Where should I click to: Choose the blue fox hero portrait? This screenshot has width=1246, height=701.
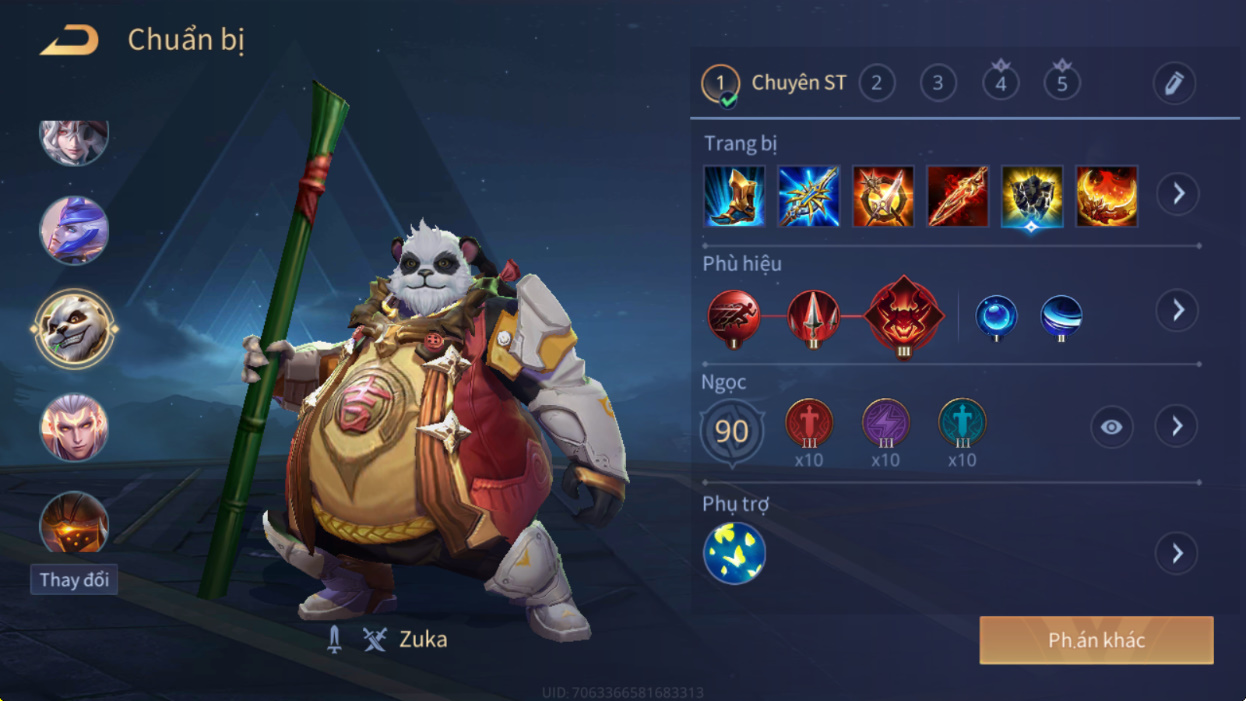(x=73, y=230)
